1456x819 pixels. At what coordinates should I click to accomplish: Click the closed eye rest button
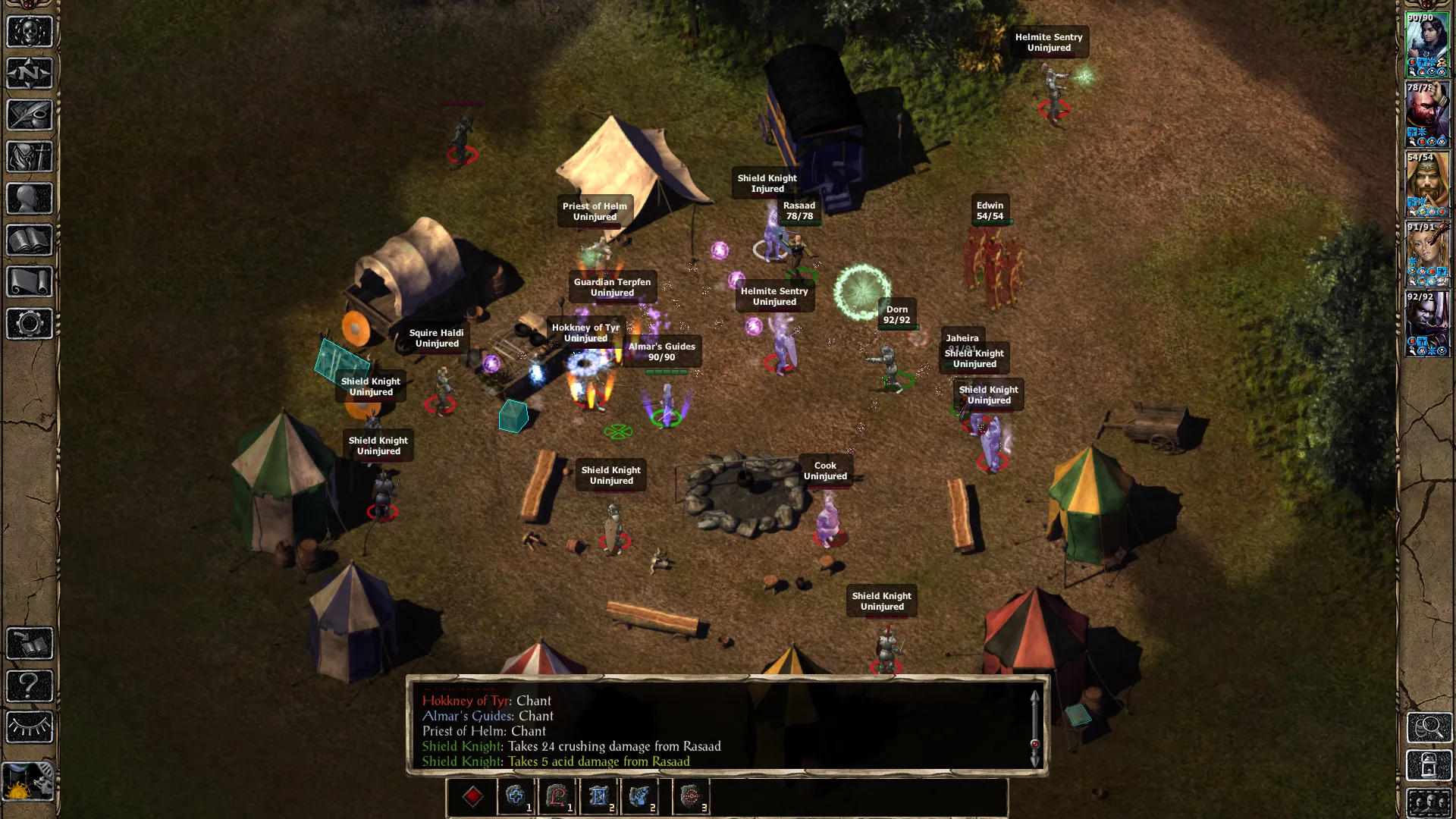point(30,727)
